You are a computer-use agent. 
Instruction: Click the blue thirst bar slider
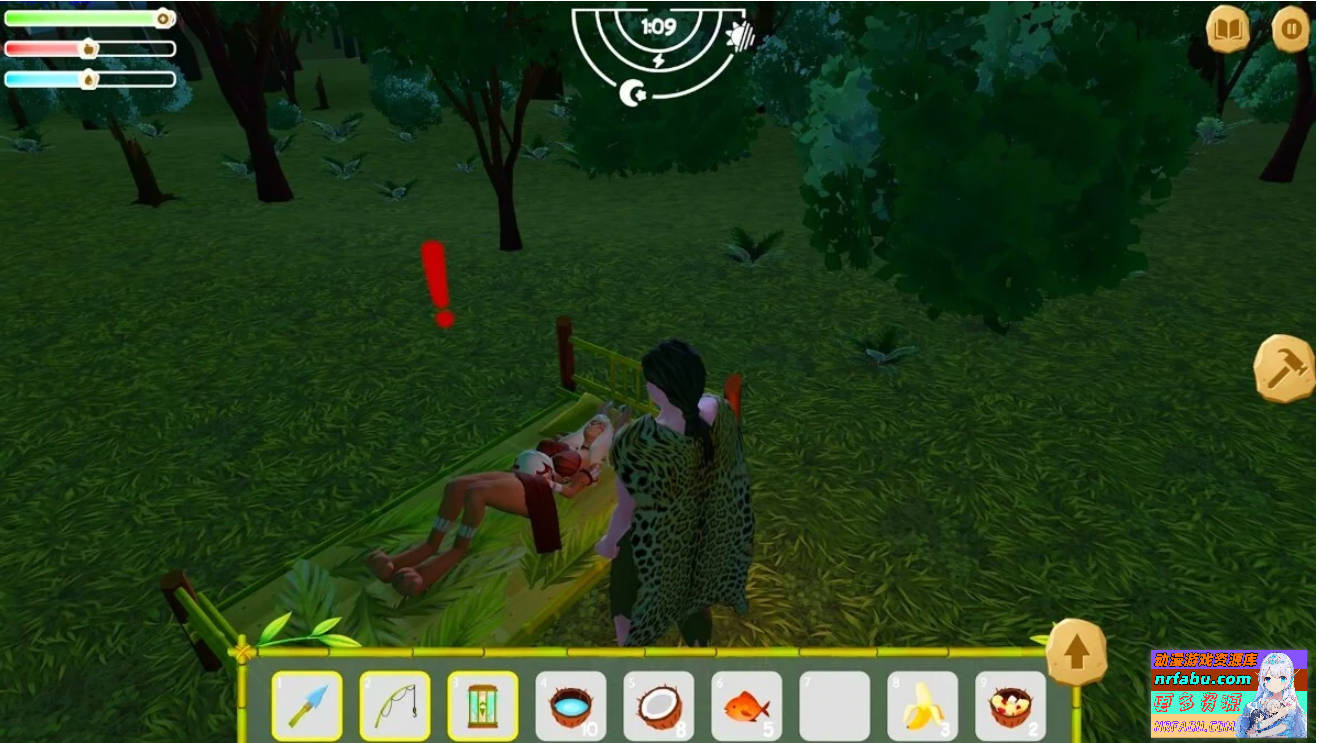(x=85, y=77)
